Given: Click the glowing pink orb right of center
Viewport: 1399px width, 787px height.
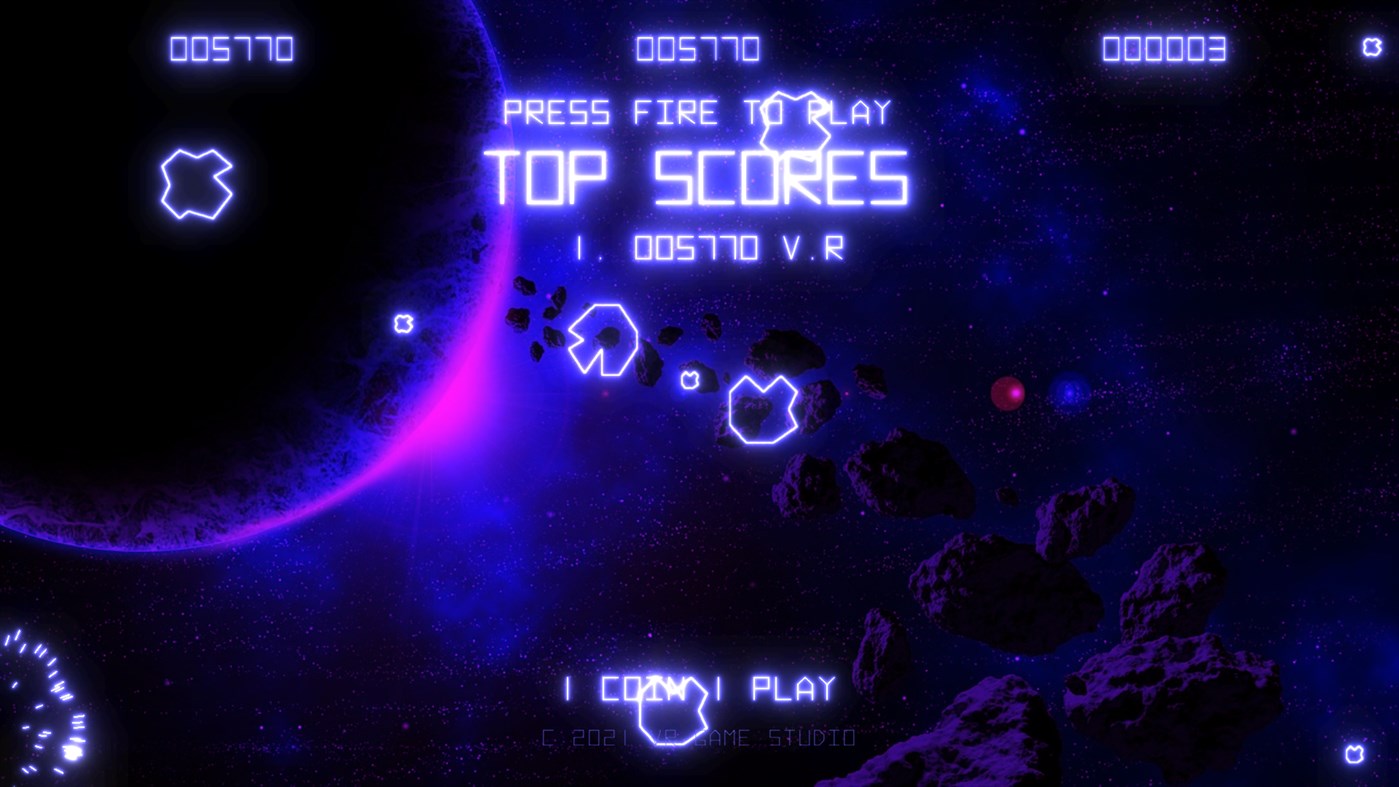Looking at the screenshot, I should [1009, 394].
